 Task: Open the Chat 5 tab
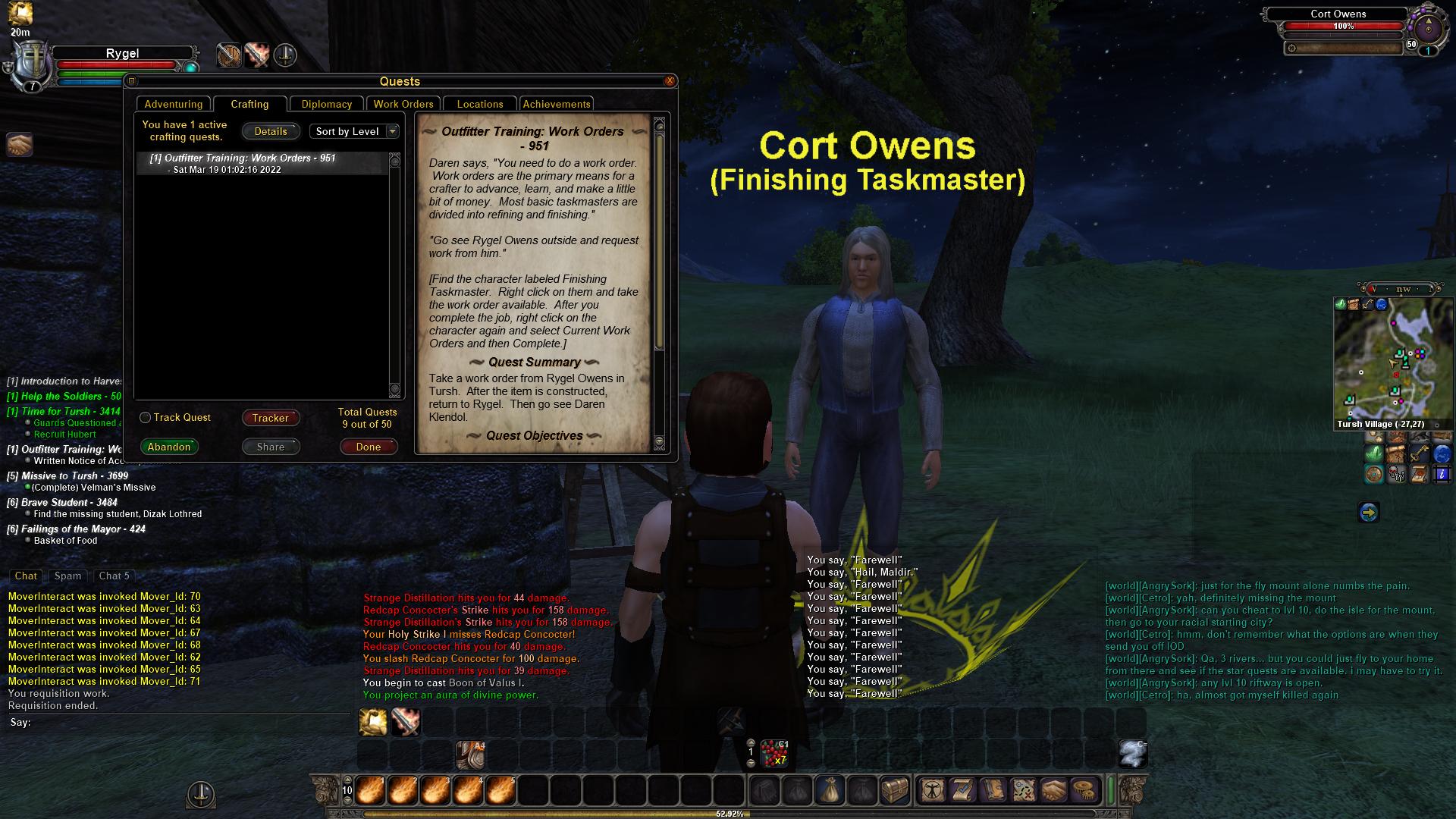[x=115, y=576]
